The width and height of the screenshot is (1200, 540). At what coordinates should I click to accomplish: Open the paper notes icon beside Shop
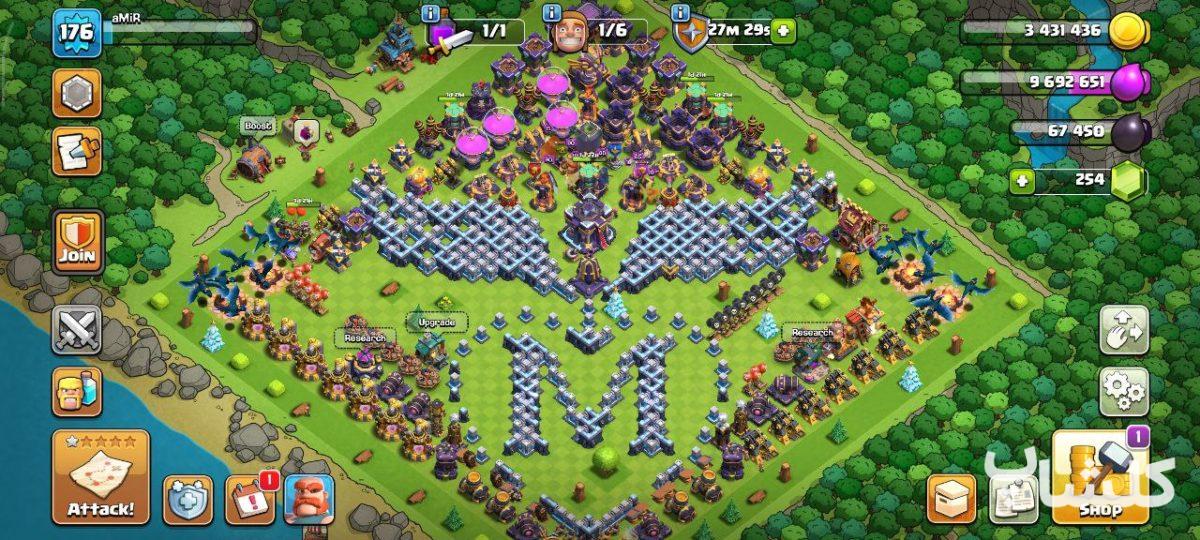(1014, 498)
